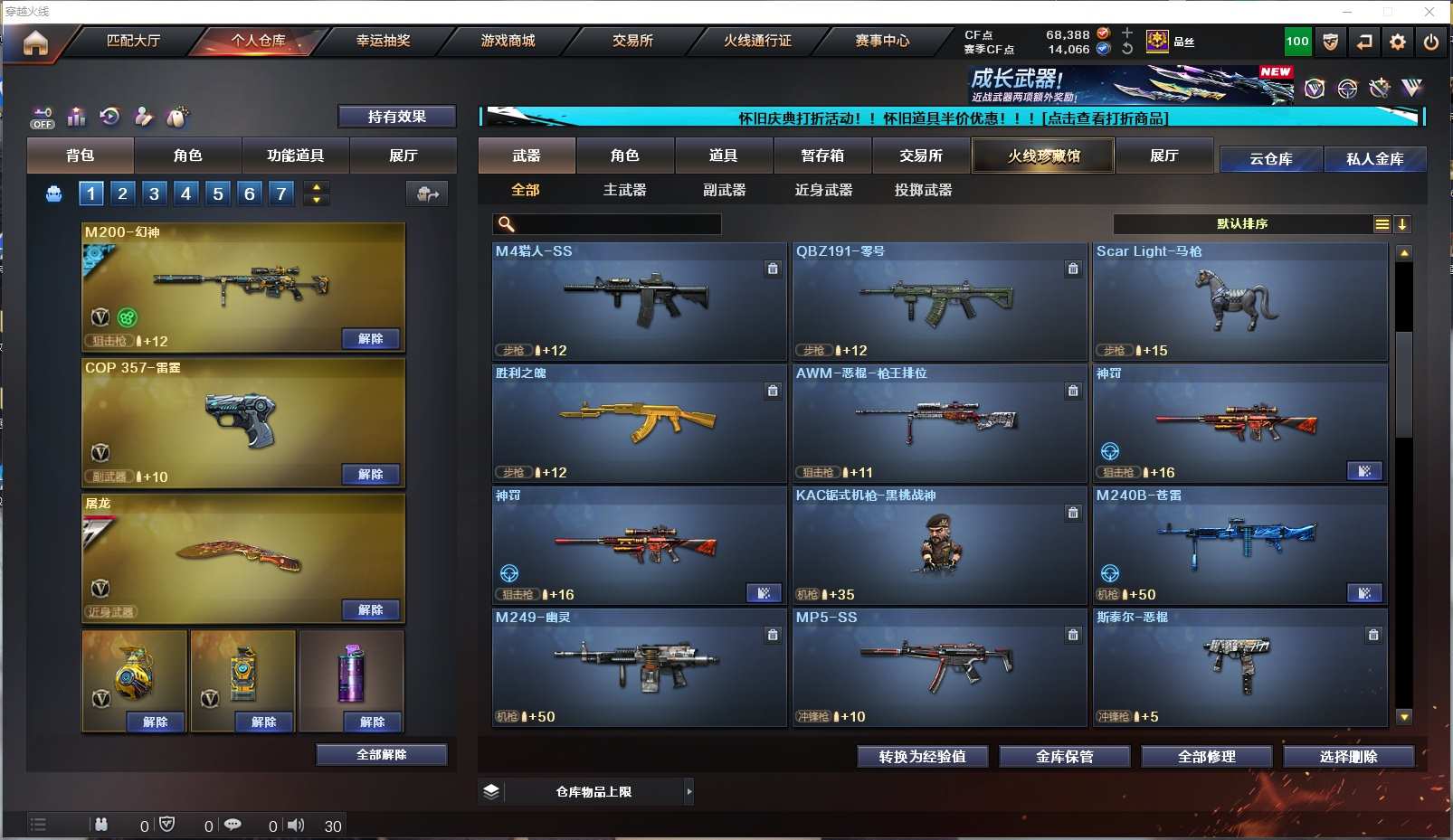Show 持有效果 held effects

coord(396,117)
